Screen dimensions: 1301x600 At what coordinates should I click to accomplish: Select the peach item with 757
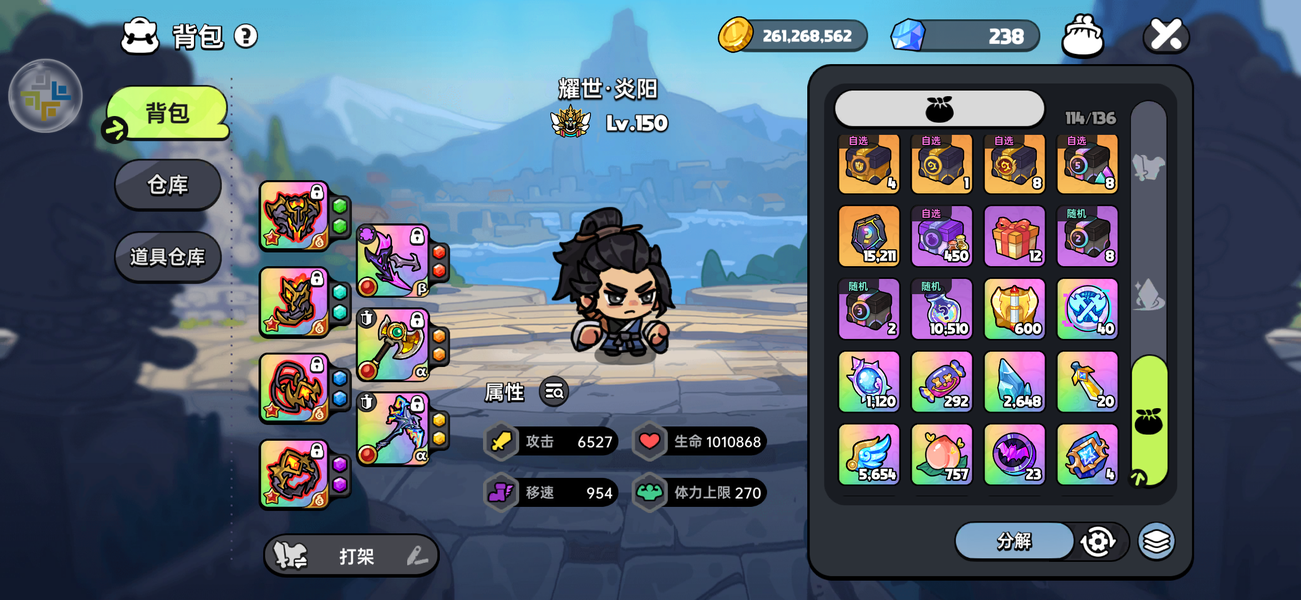(941, 454)
